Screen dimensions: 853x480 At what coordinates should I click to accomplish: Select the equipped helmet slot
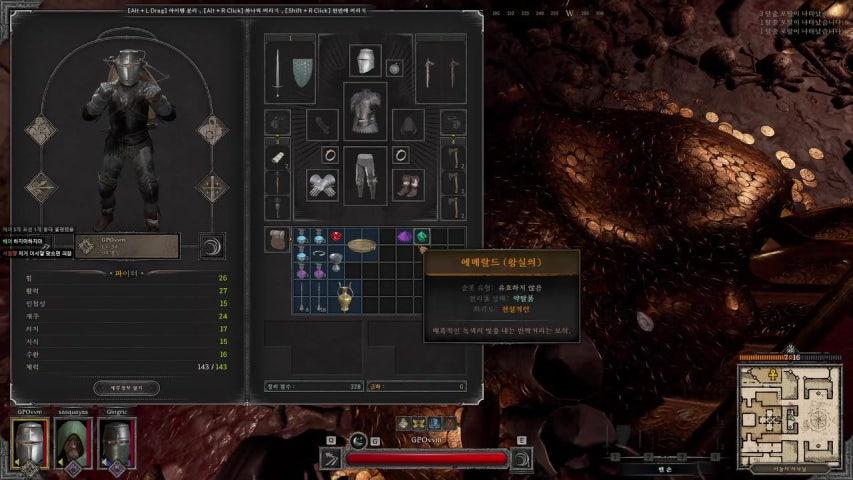365,60
